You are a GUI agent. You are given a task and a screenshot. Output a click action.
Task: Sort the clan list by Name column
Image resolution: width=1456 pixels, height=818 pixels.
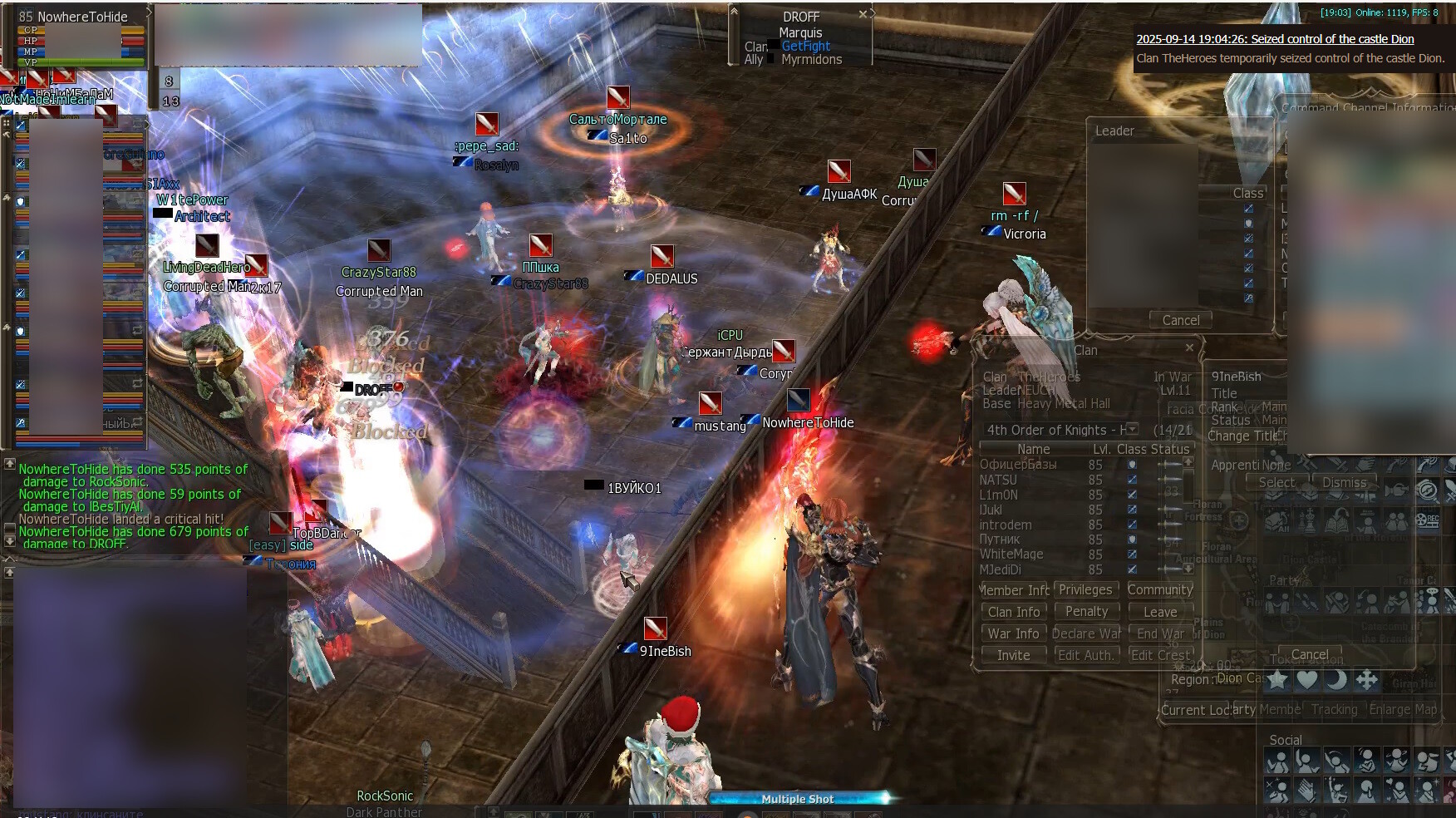pyautogui.click(x=1033, y=449)
